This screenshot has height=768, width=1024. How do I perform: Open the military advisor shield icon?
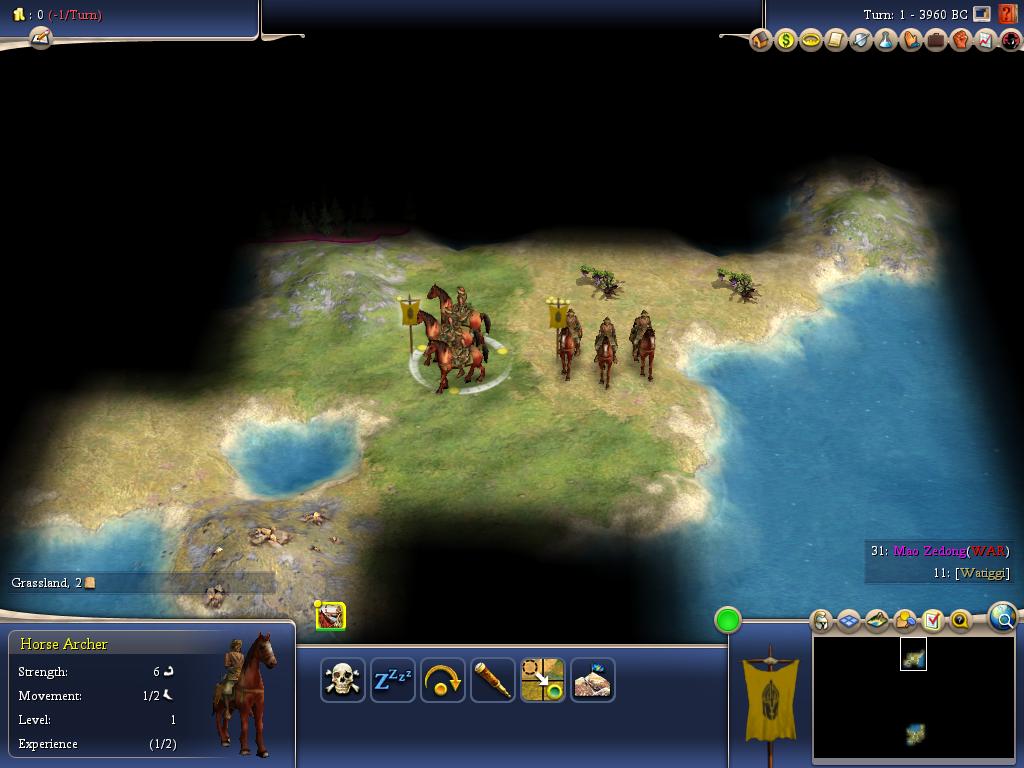point(861,40)
